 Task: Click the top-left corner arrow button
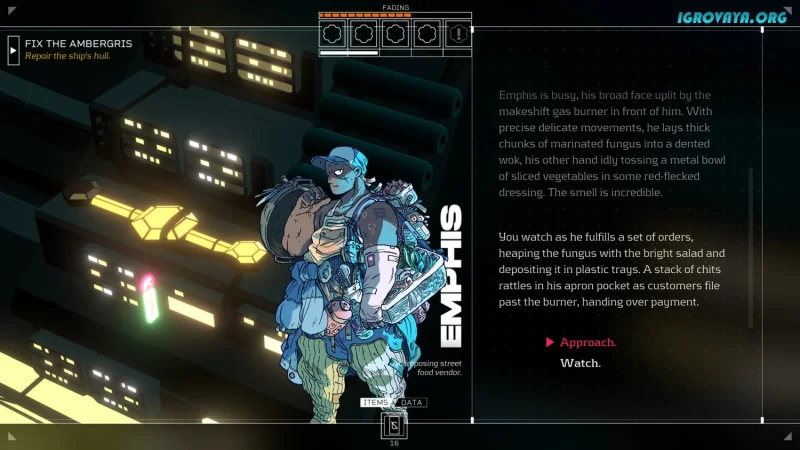click(x=11, y=12)
